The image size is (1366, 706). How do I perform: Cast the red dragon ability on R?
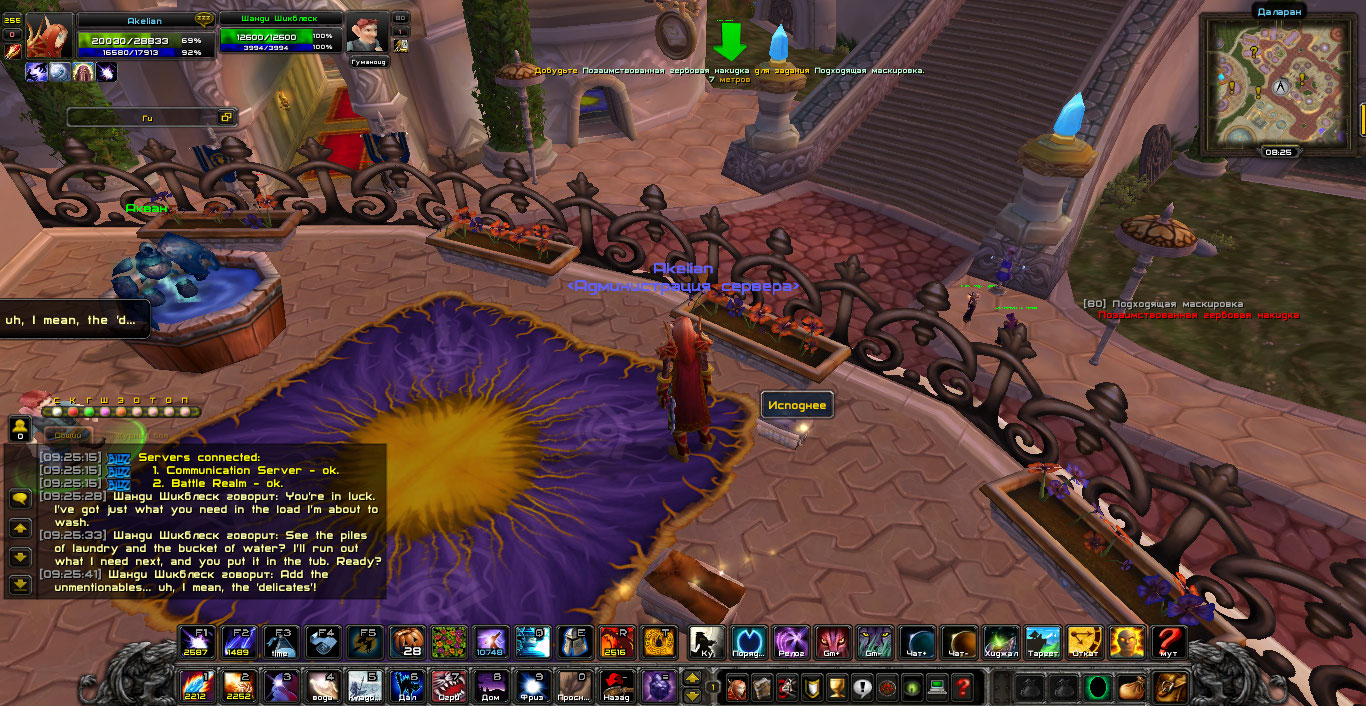(x=615, y=642)
